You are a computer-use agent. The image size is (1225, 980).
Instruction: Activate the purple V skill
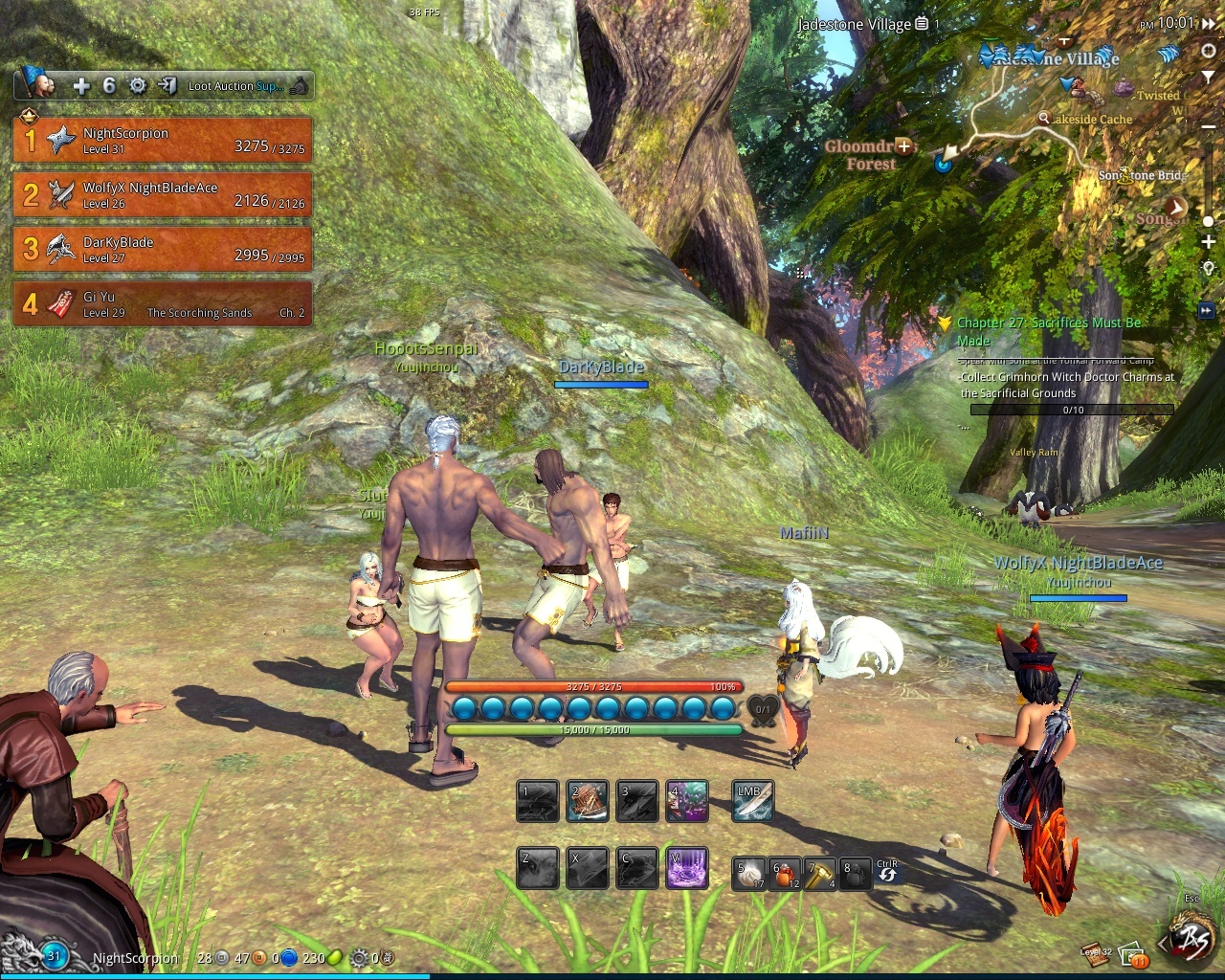686,869
